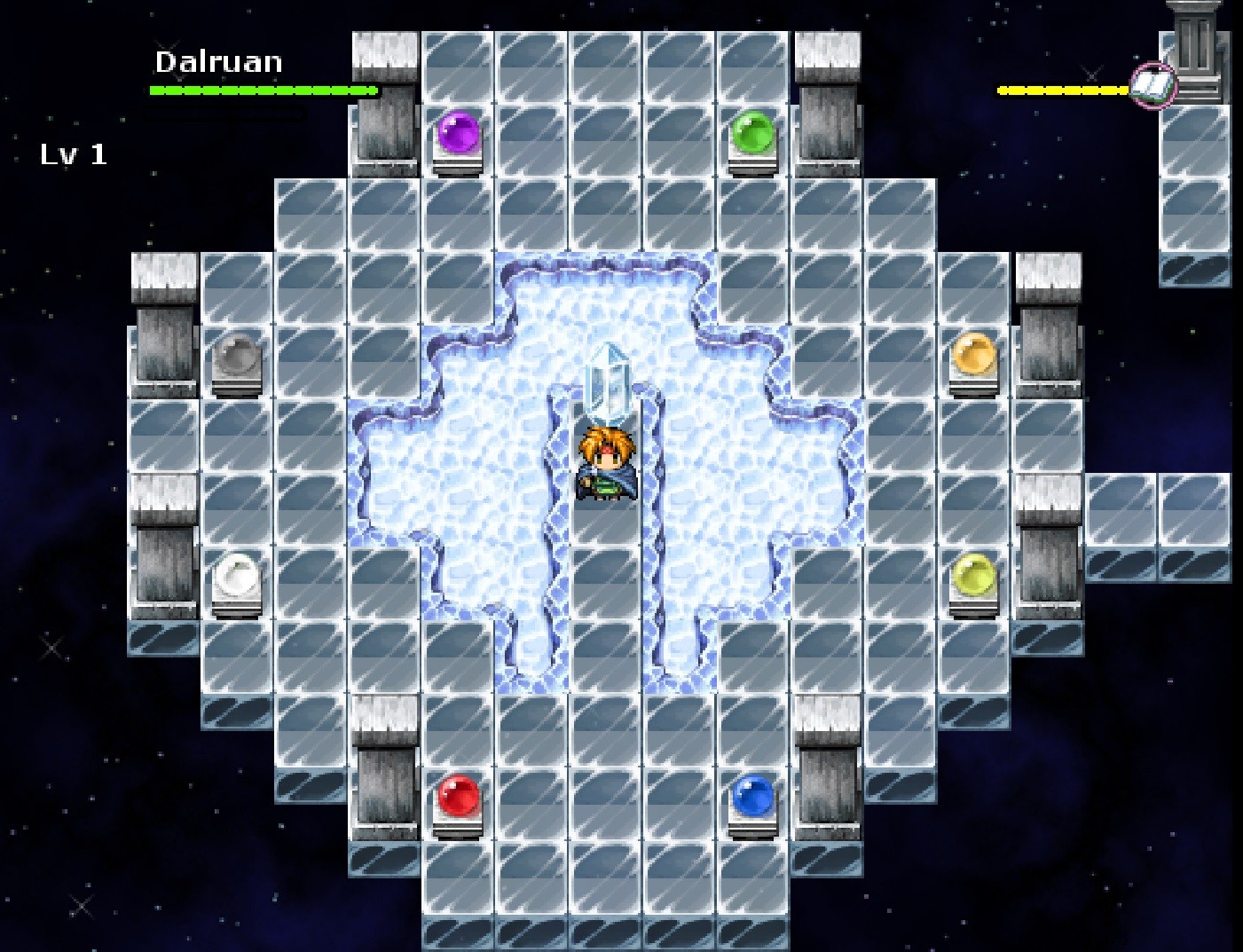1243x952 pixels.
Task: Click the Lv 1 indicator
Action: click(x=73, y=155)
